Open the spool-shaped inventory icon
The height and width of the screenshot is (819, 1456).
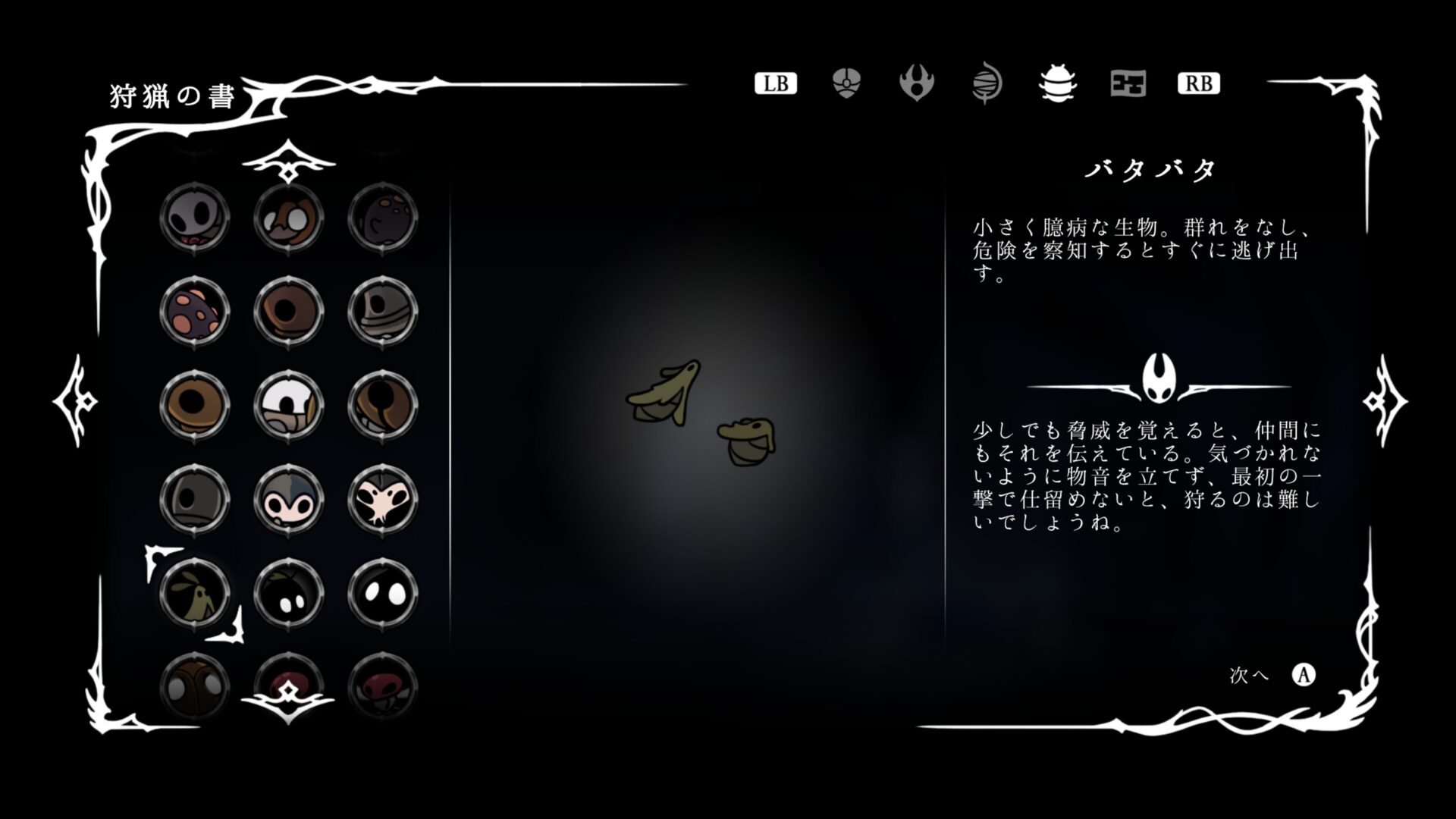986,83
